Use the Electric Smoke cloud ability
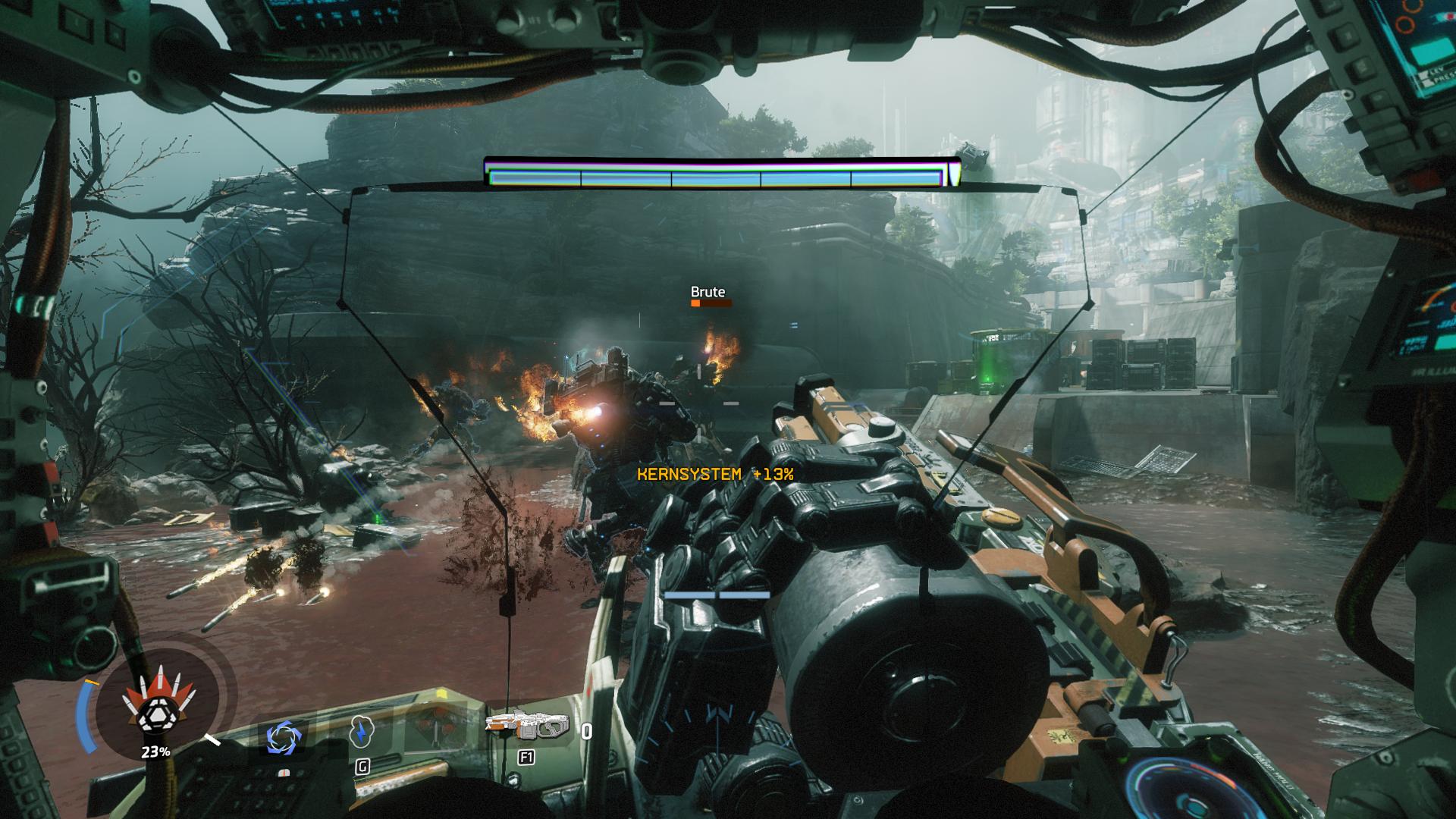This screenshot has height=819, width=1456. click(x=362, y=734)
